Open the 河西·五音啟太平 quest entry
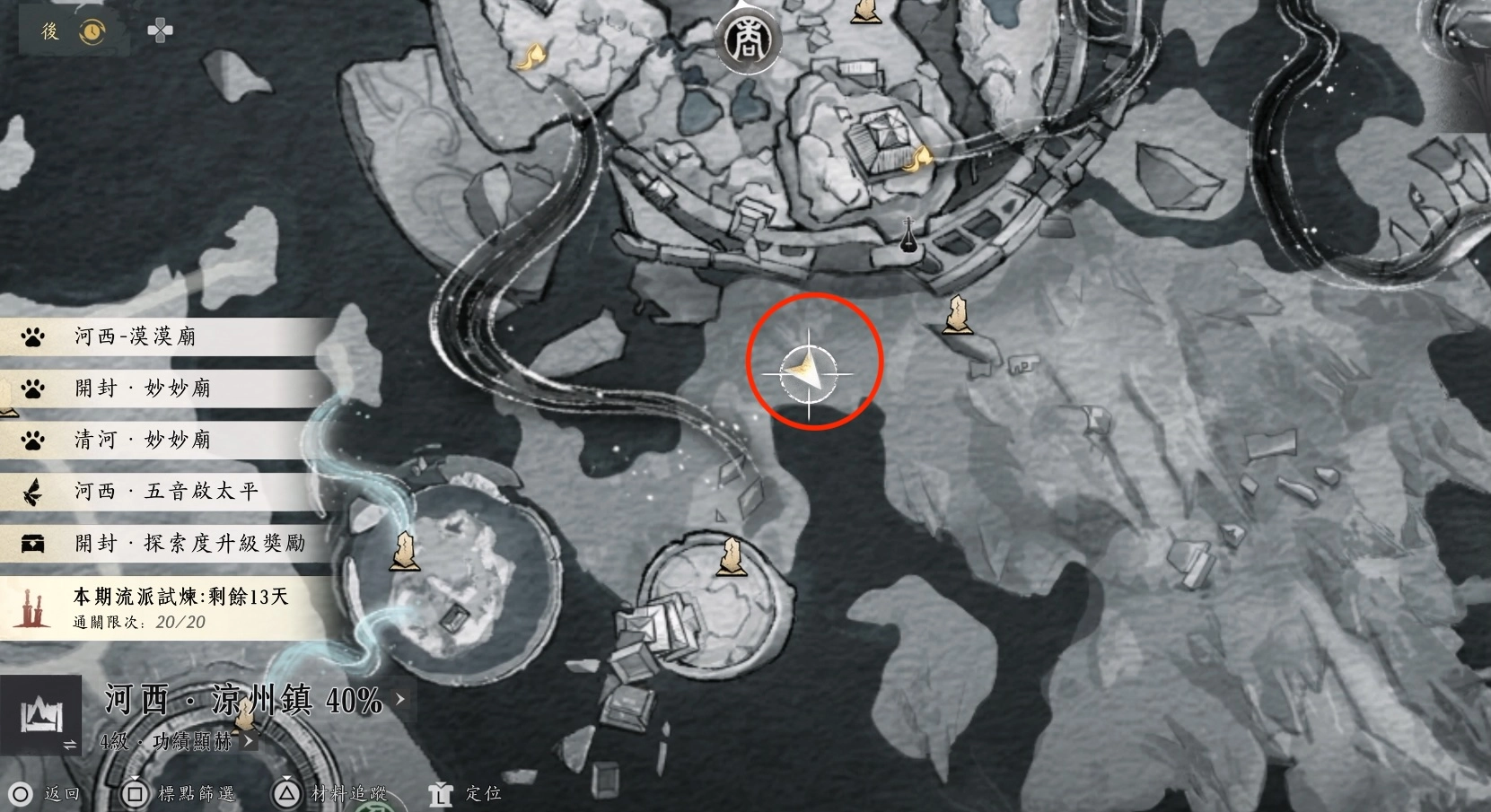The image size is (1491, 812). (166, 491)
